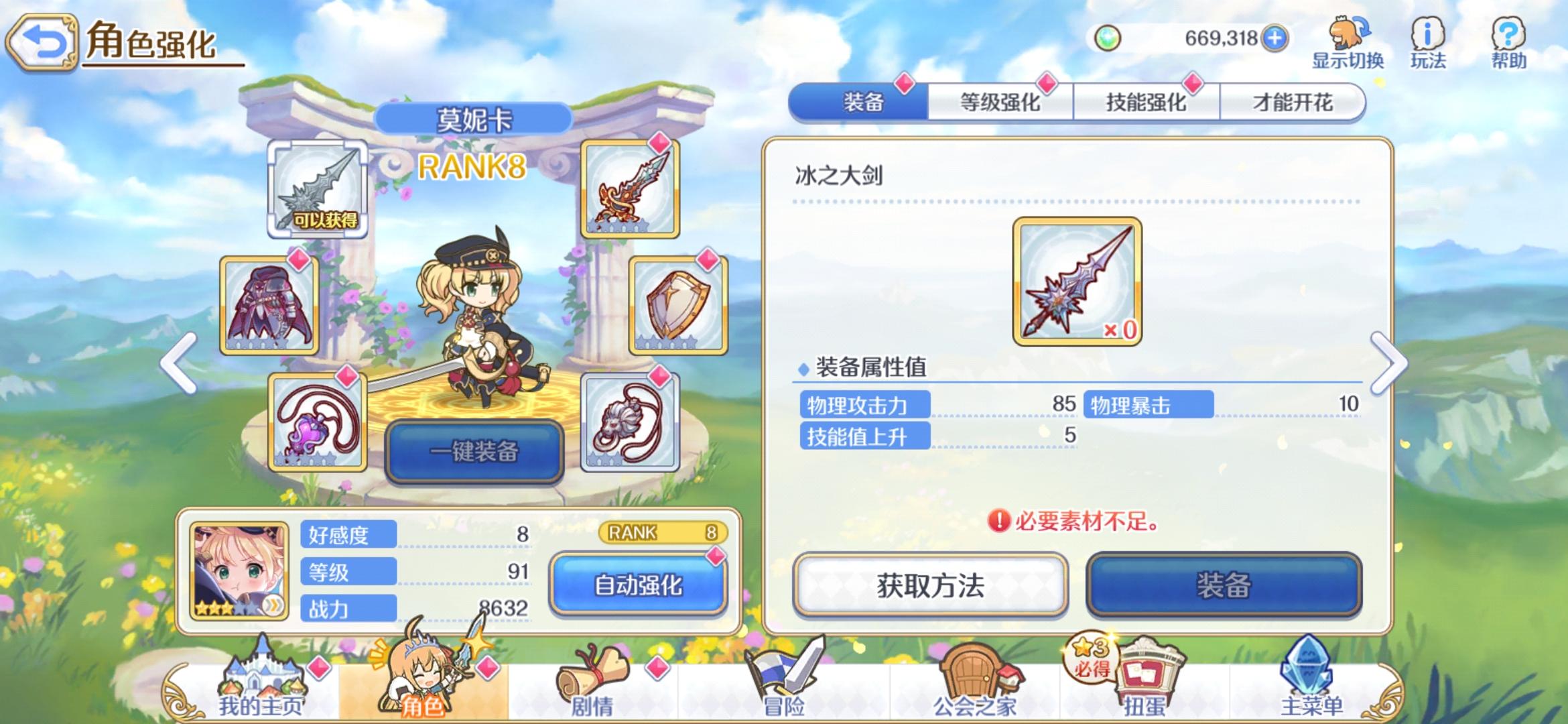Click the 获取方法 button
The height and width of the screenshot is (724, 1568).
(930, 585)
